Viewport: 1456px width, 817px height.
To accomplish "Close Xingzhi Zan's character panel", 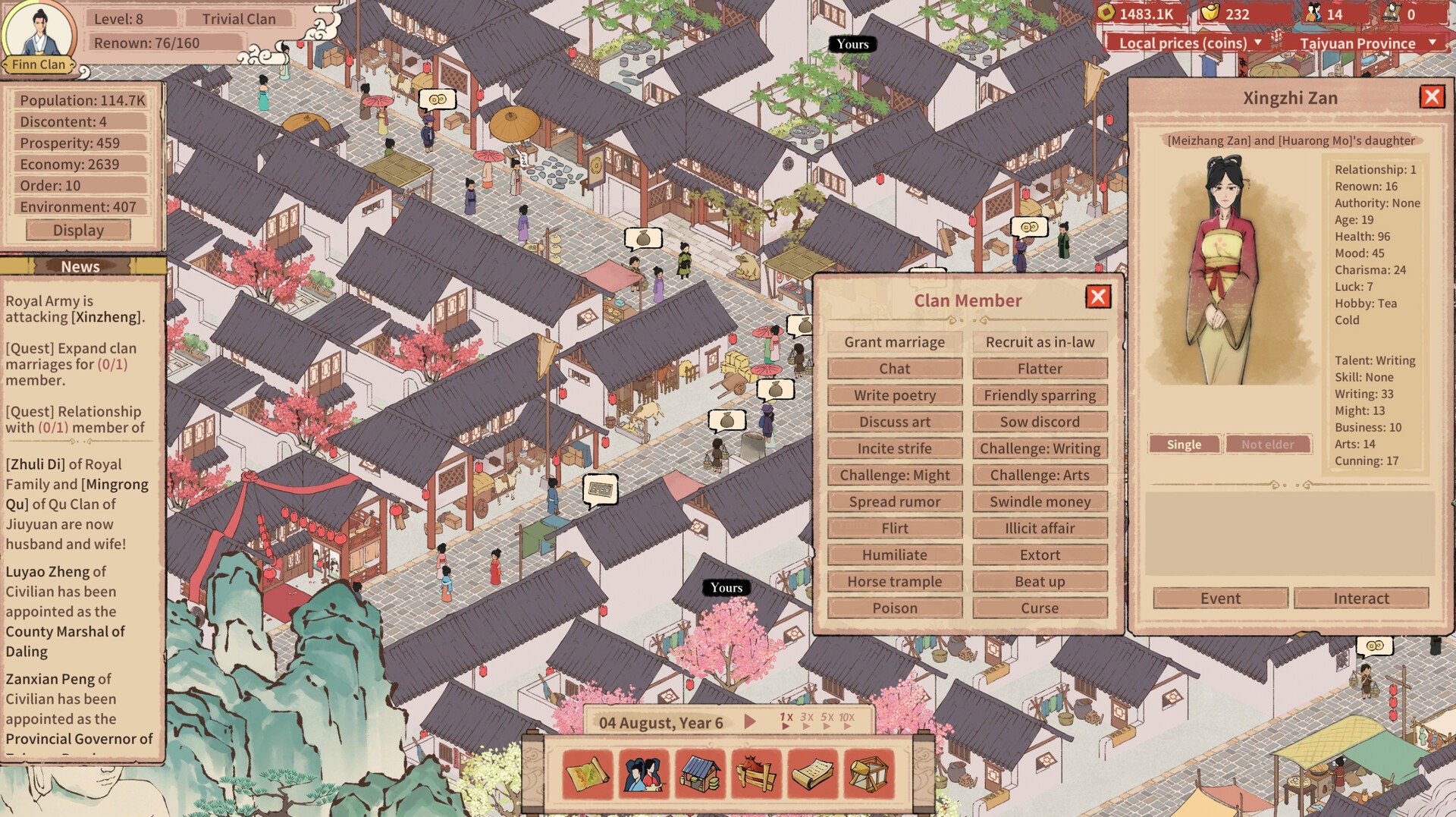I will pyautogui.click(x=1432, y=97).
